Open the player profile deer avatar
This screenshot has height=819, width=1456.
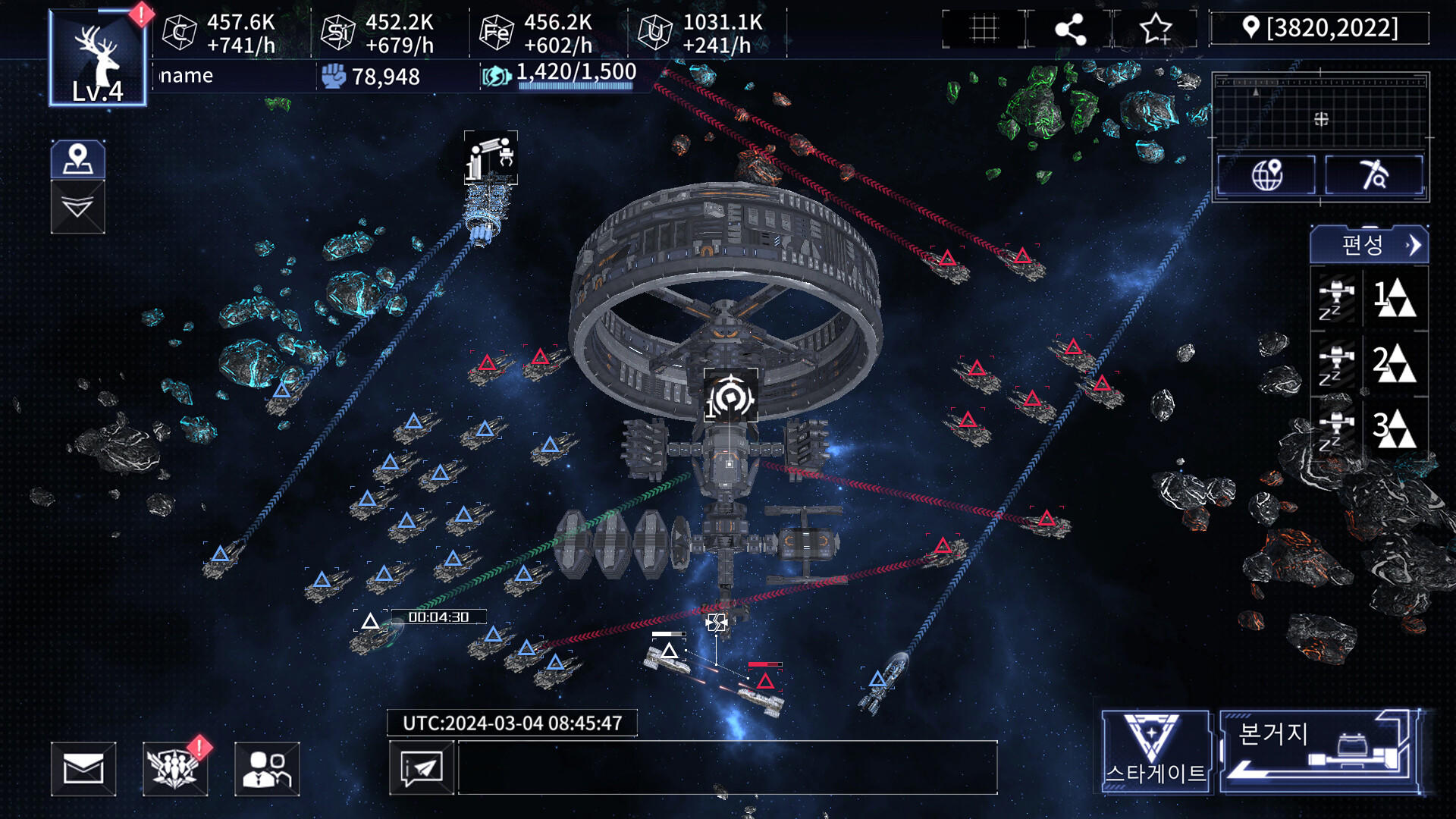[98, 58]
